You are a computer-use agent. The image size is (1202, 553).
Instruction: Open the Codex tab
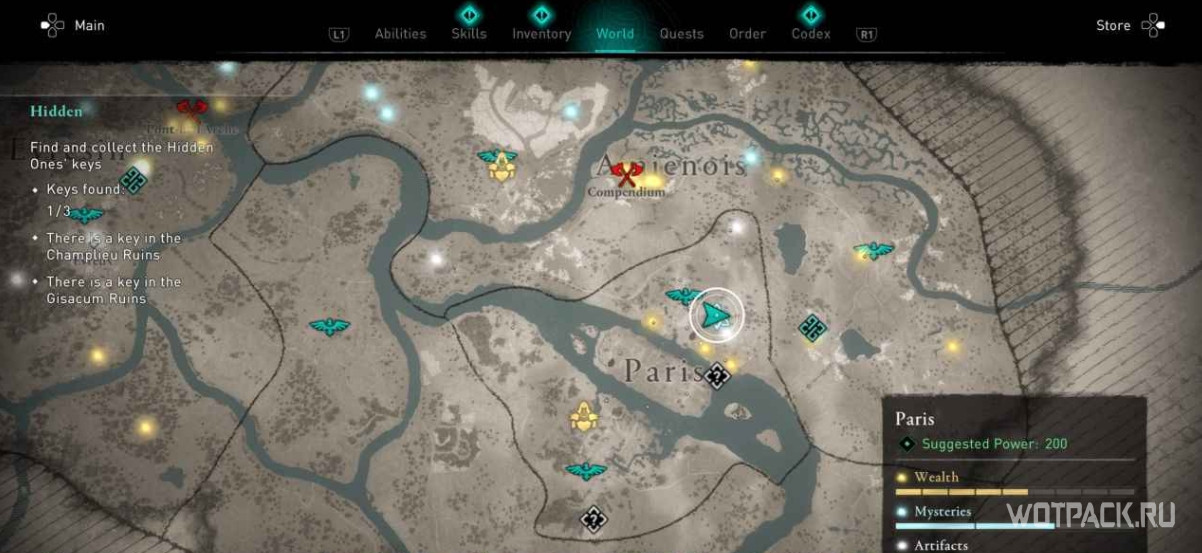(x=810, y=33)
